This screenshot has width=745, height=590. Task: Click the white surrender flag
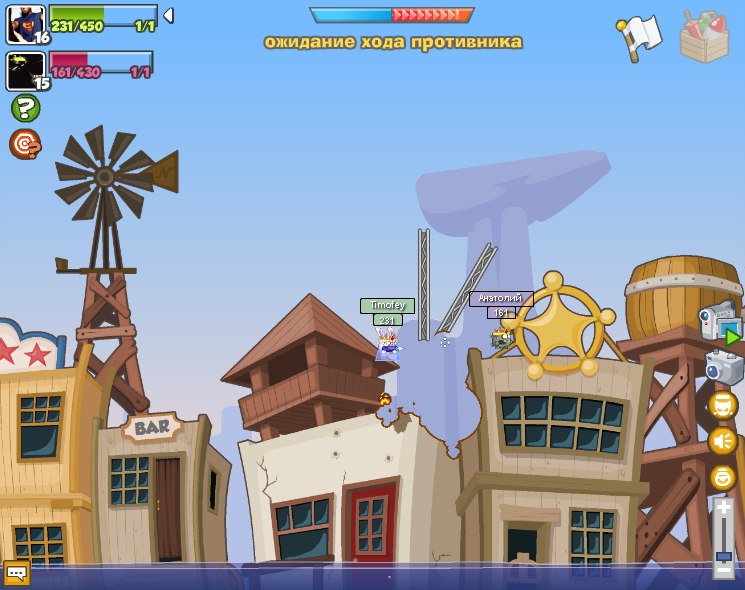point(638,37)
